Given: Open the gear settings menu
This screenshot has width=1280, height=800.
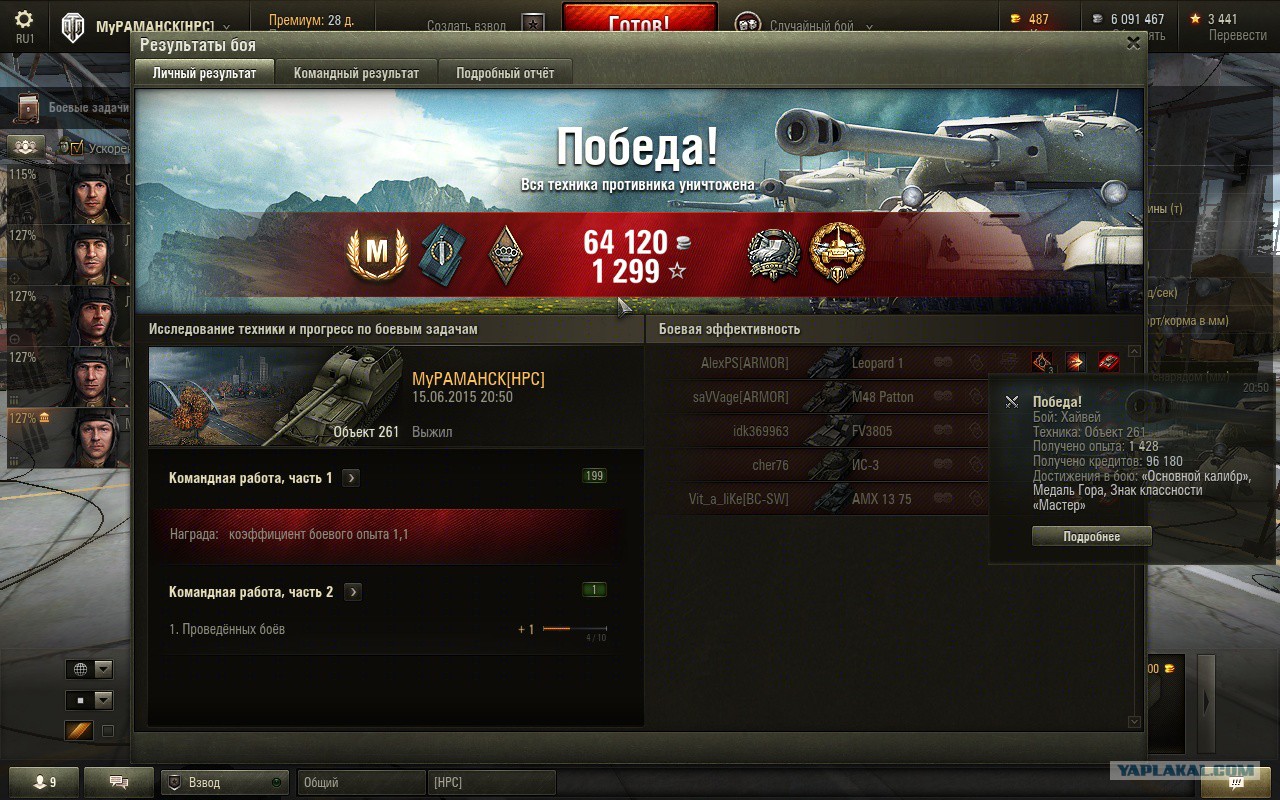Looking at the screenshot, I should tap(24, 20).
